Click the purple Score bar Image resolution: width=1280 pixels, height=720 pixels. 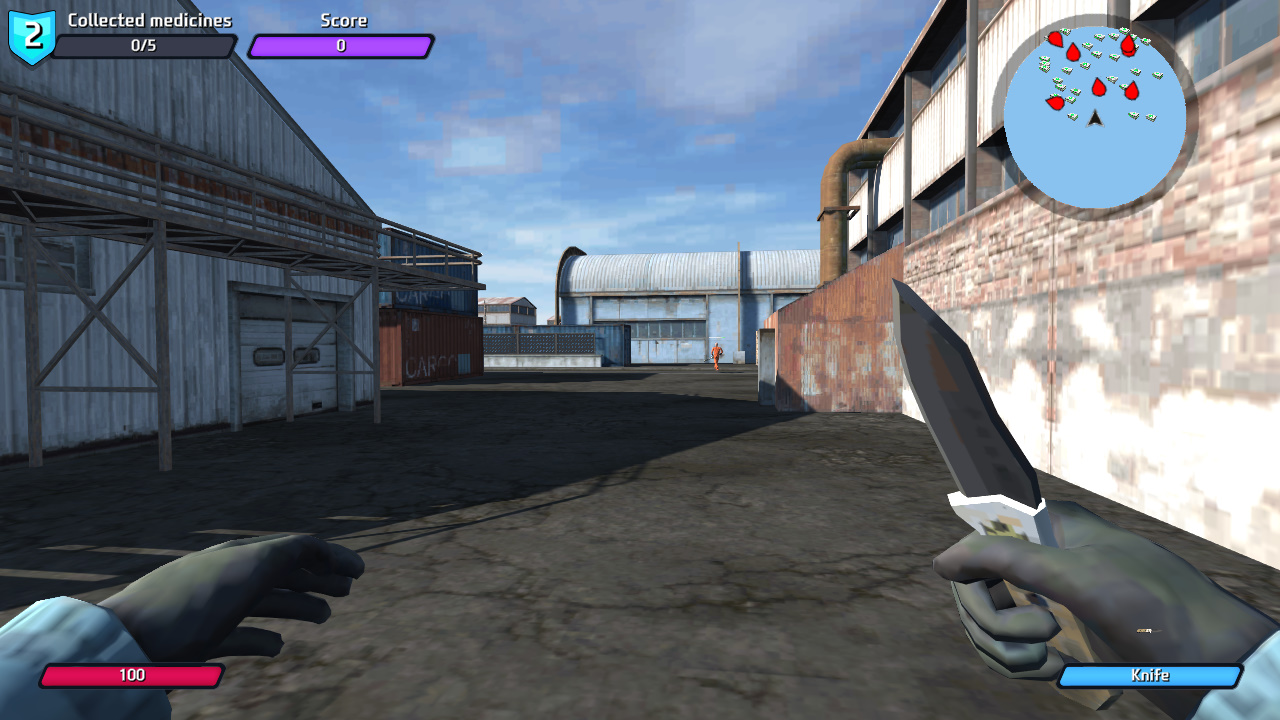tap(341, 46)
